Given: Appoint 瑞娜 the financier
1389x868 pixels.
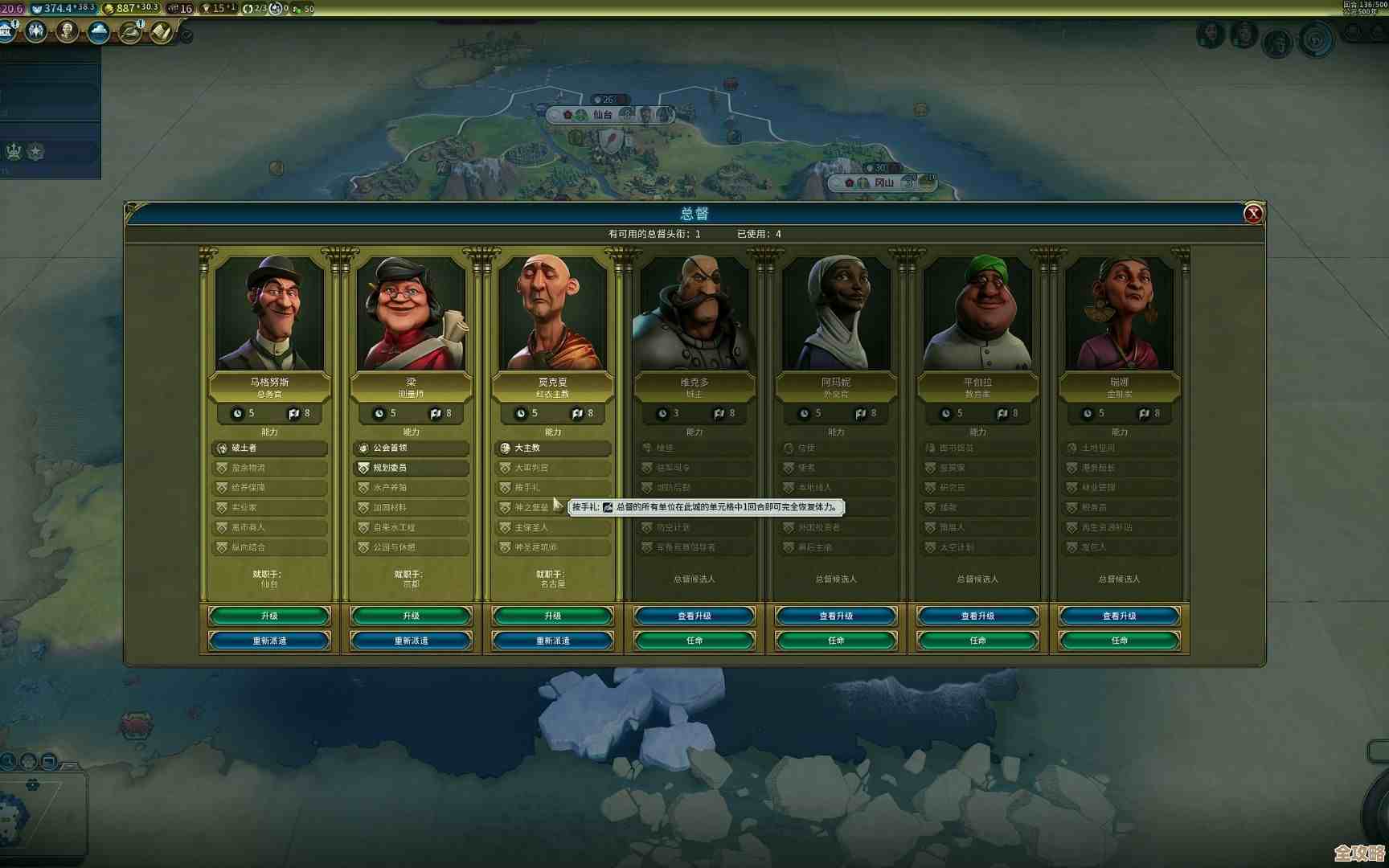Looking at the screenshot, I should point(1119,641).
